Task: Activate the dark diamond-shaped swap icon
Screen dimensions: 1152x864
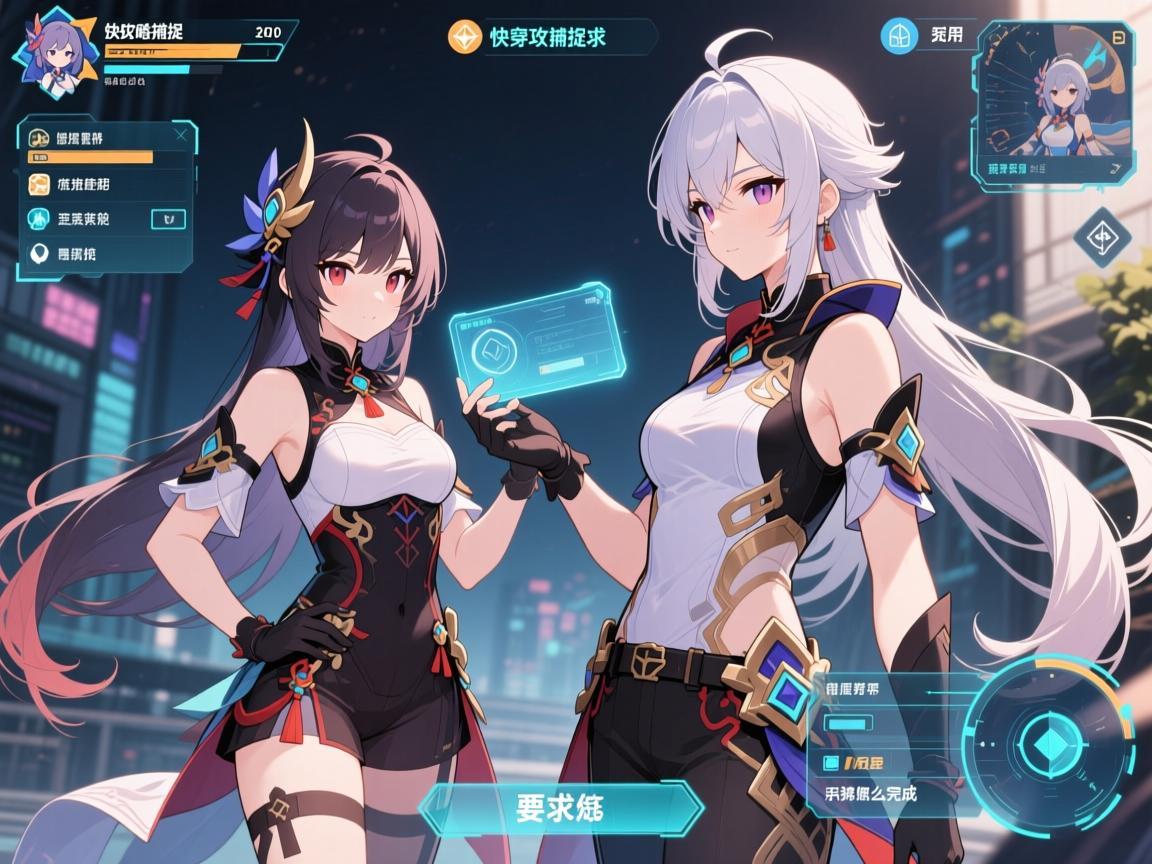Action: click(x=1101, y=237)
